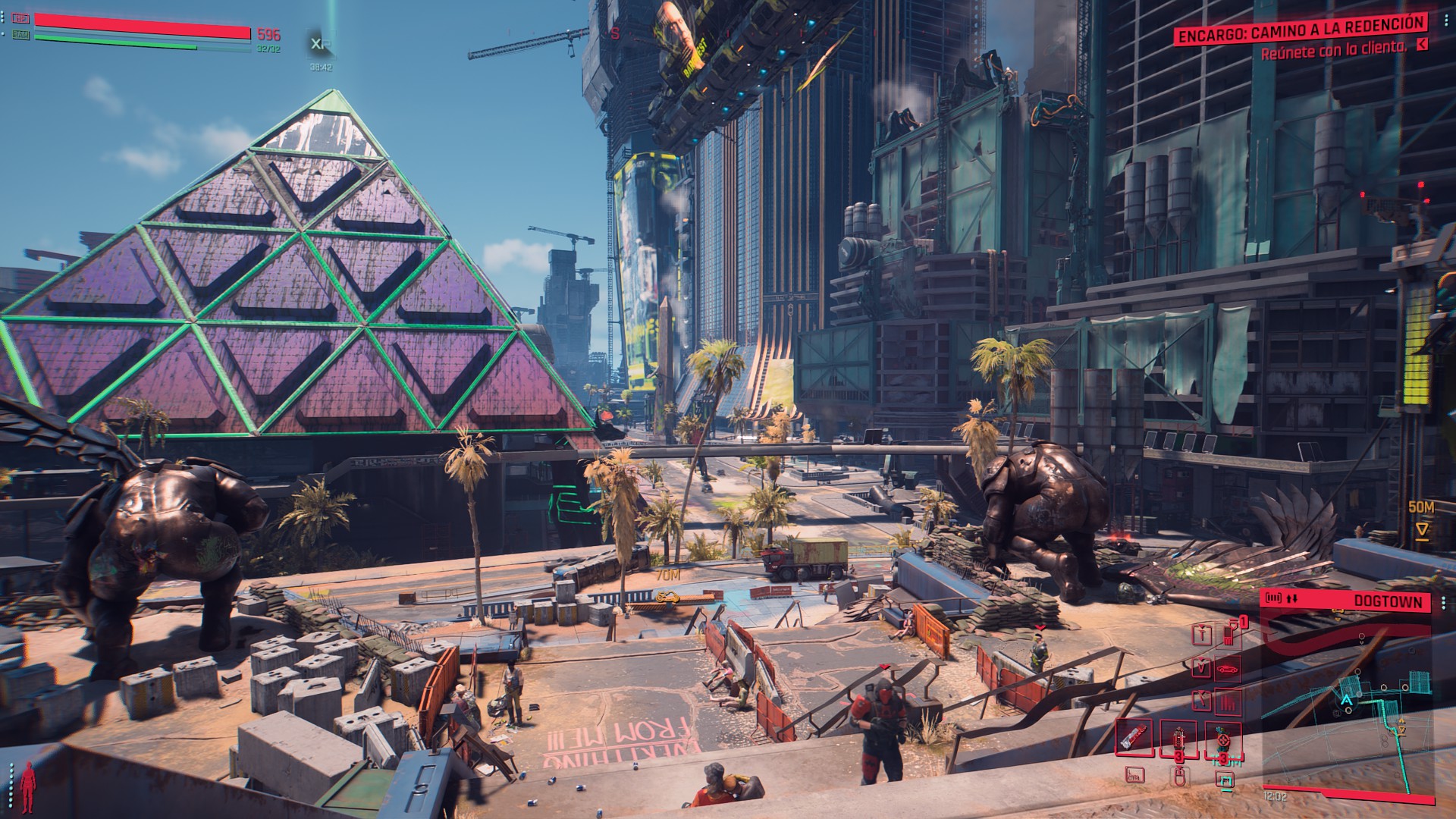The image size is (1456, 819).
Task: Open the phone icon with notification
Action: (1229, 634)
